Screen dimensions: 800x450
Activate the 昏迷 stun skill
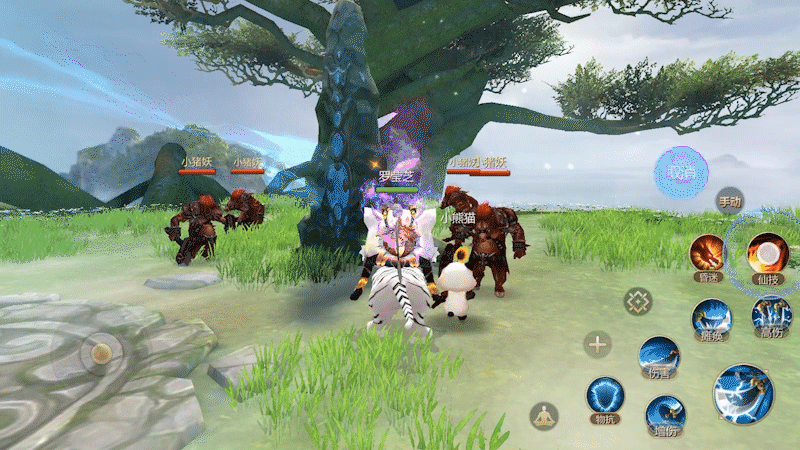pyautogui.click(x=708, y=254)
